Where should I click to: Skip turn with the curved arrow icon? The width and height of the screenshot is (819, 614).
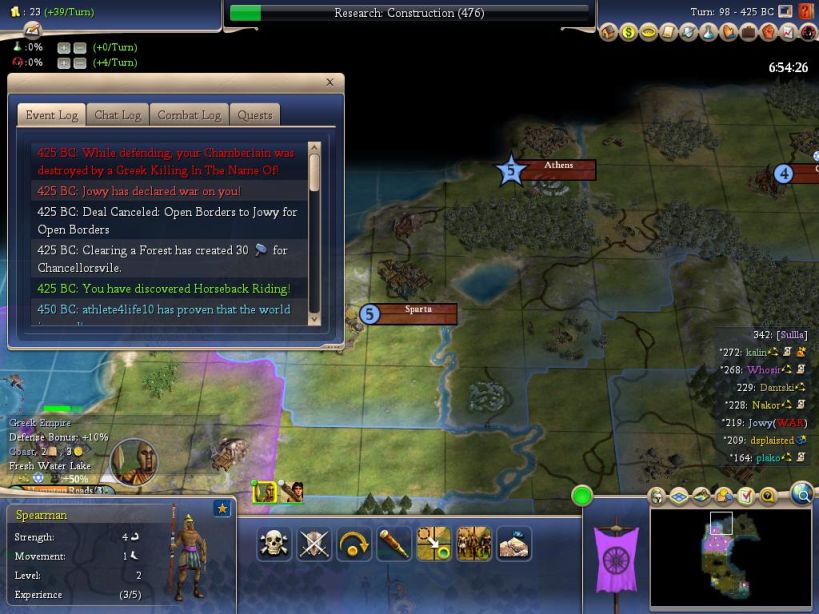coord(353,543)
